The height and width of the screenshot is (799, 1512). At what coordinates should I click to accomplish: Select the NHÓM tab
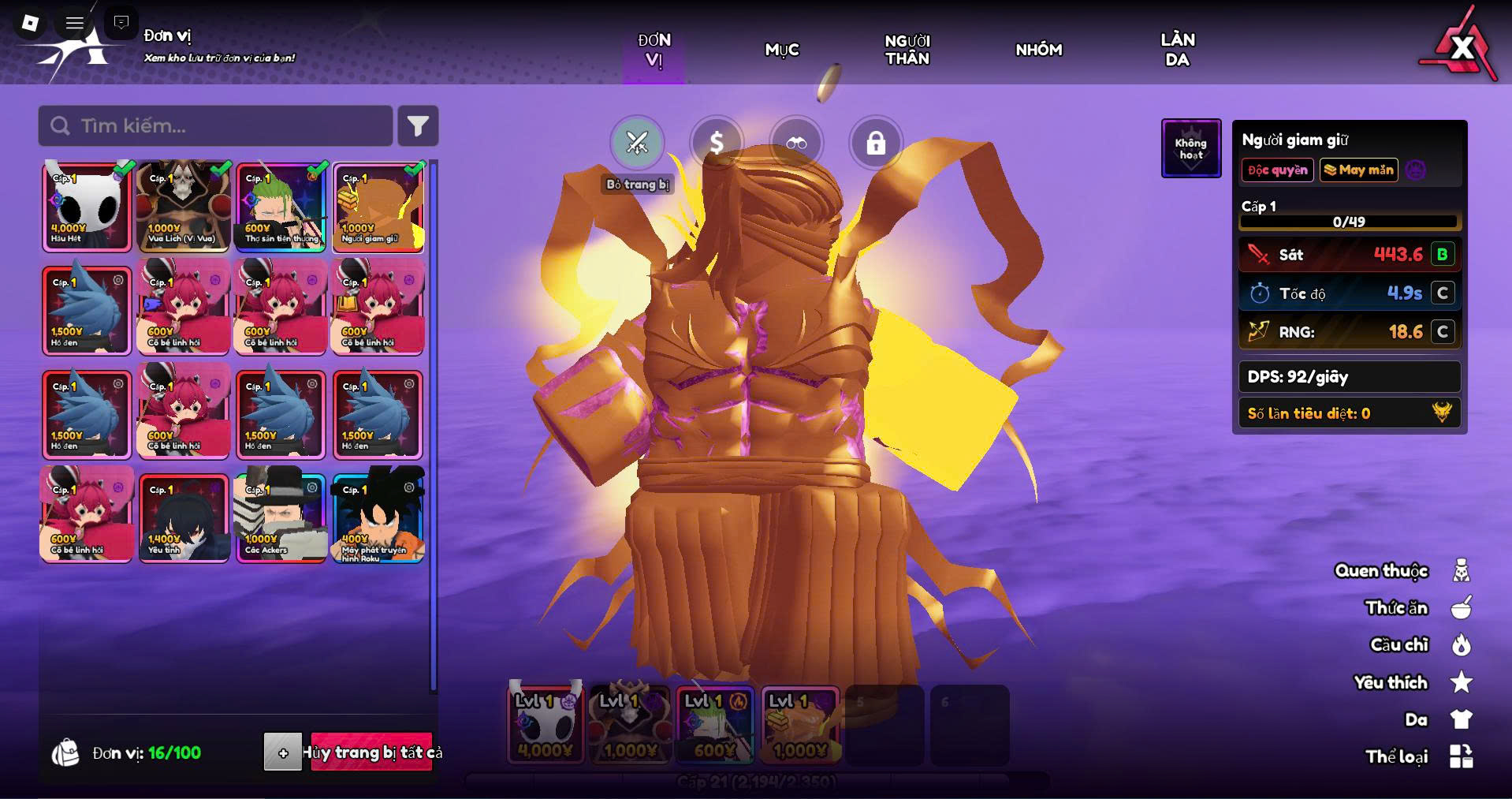[x=1038, y=50]
